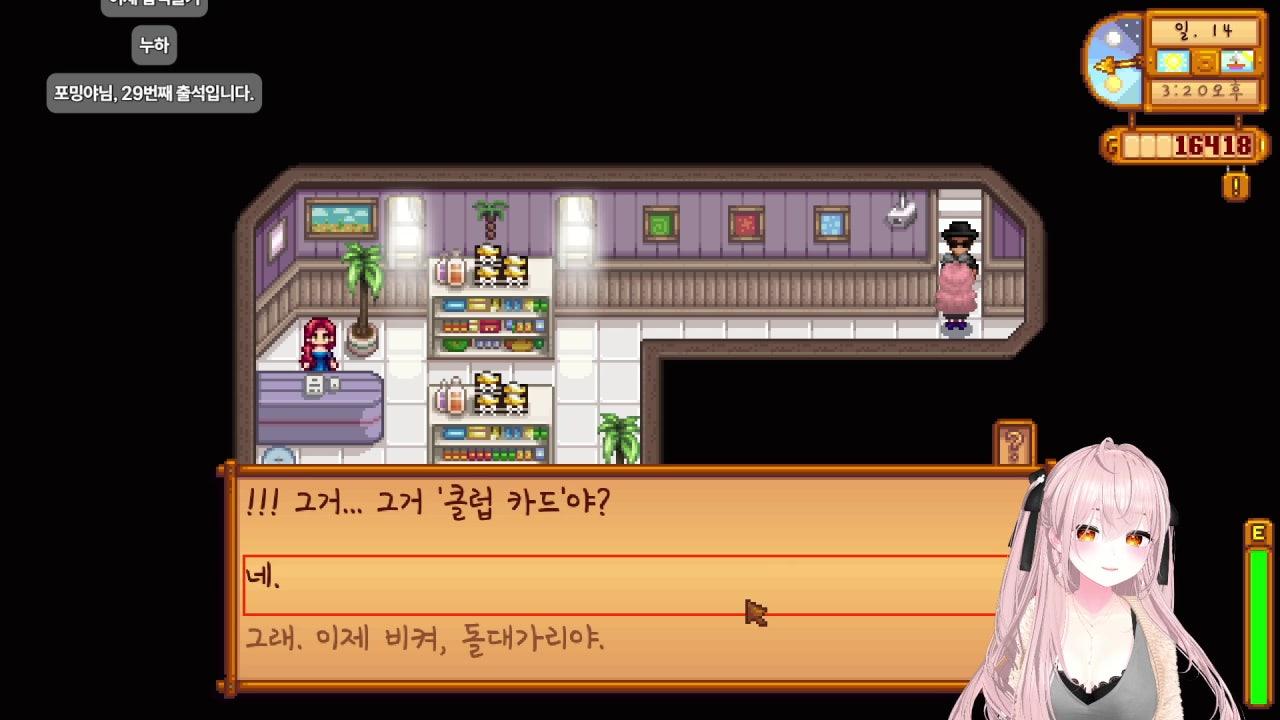
Task: Click the weather sun icon in the HUD
Action: [1172, 62]
